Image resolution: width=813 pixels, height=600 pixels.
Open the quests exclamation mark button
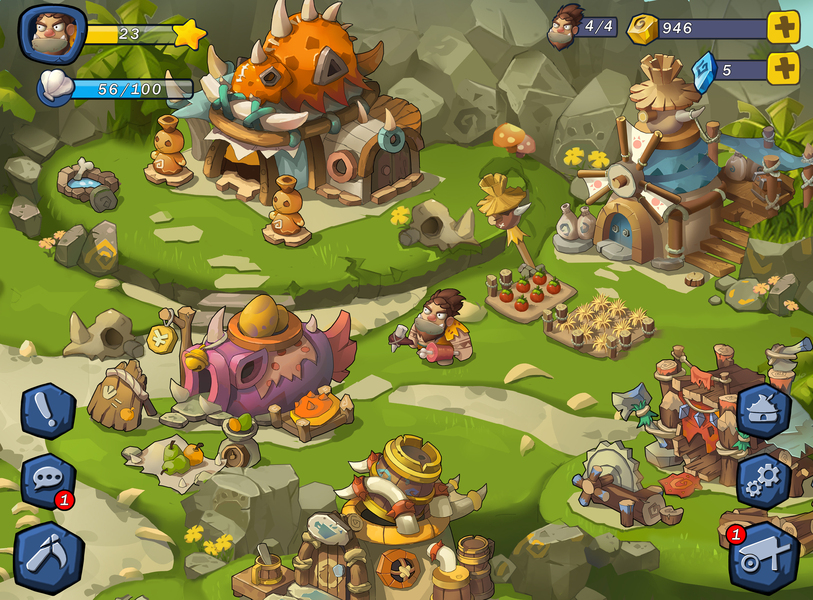[48, 410]
